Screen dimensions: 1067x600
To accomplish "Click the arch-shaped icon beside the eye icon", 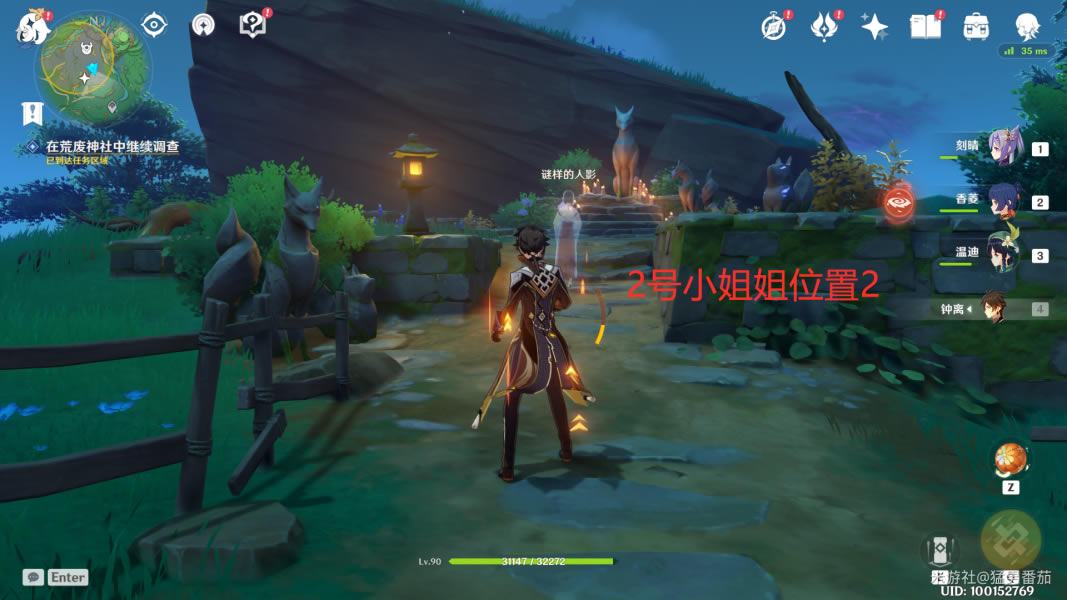I will [203, 25].
